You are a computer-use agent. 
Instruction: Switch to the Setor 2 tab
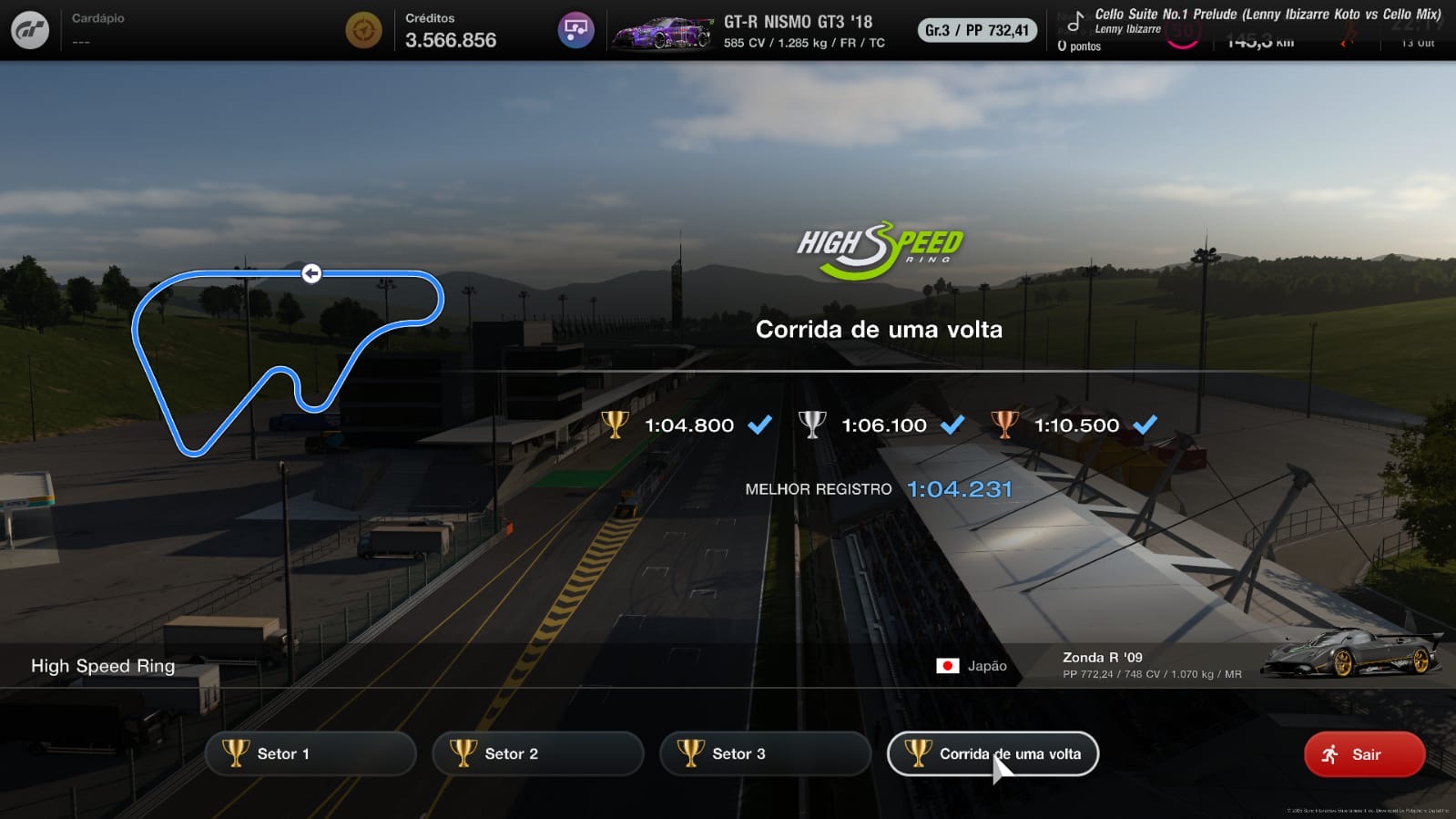(x=537, y=753)
